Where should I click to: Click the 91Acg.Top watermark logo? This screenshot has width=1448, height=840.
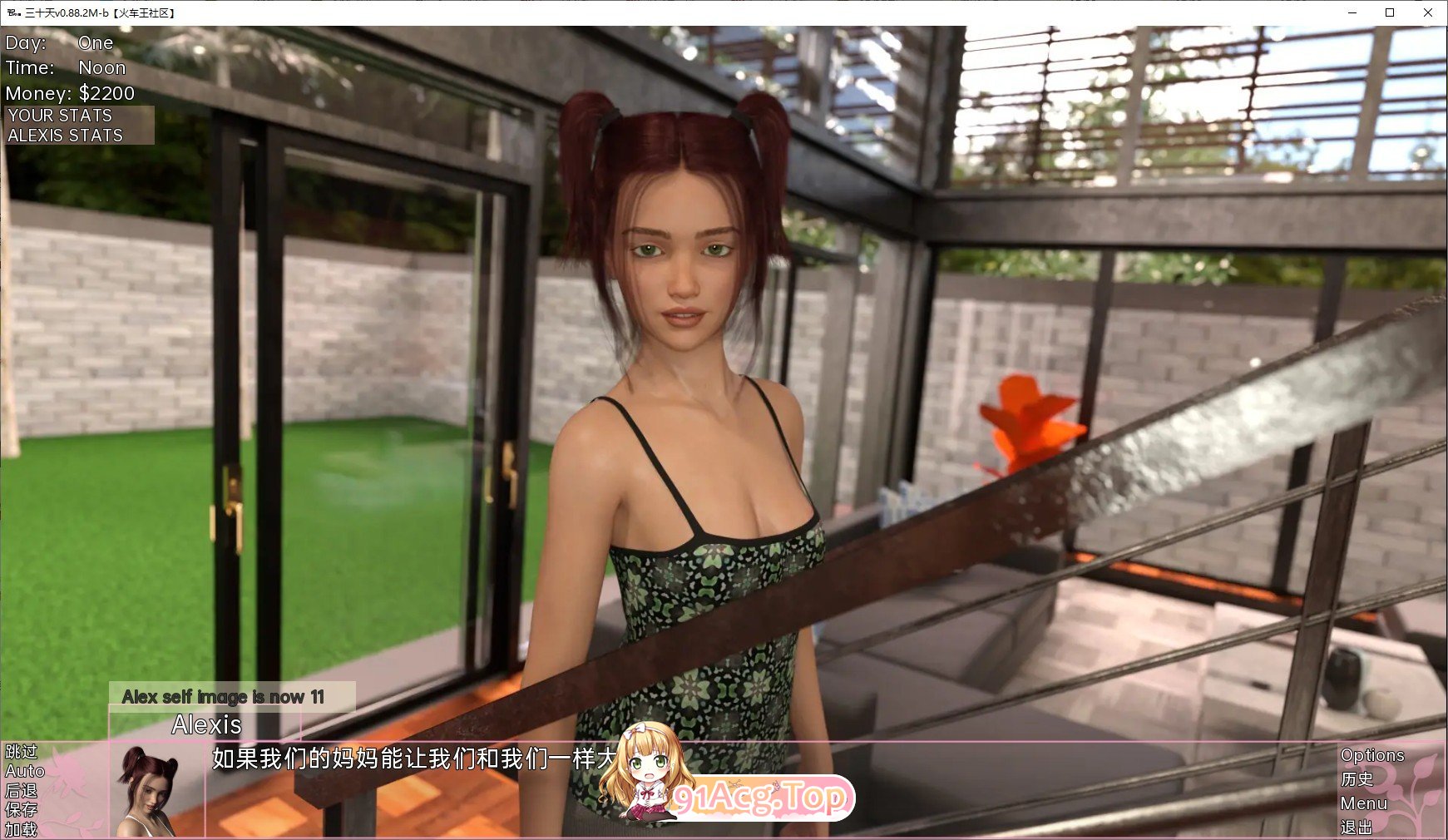760,796
